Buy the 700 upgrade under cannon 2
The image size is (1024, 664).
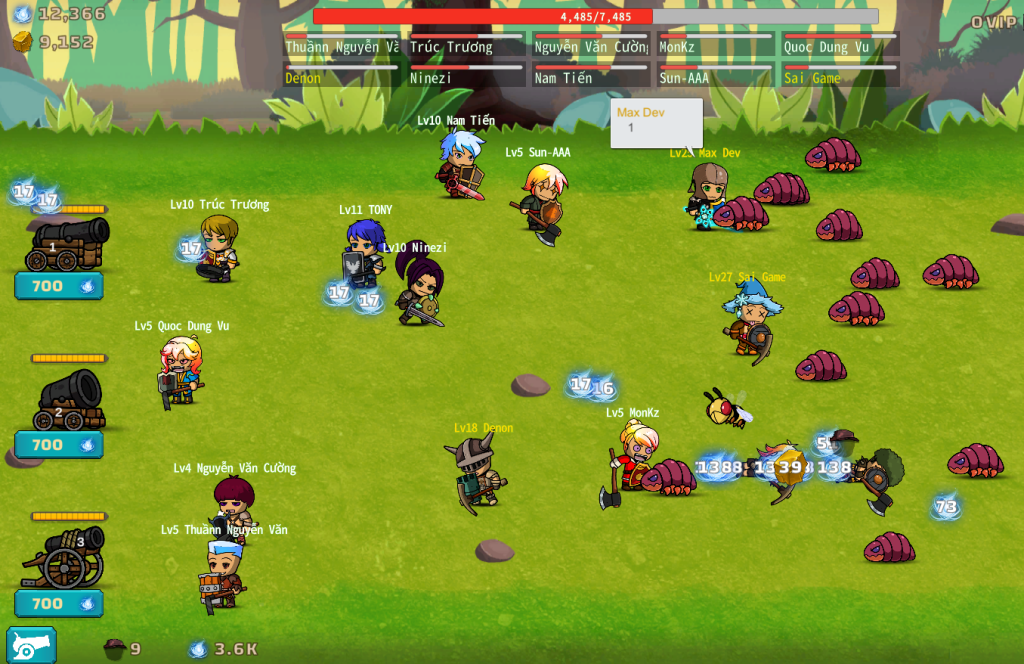[x=59, y=445]
